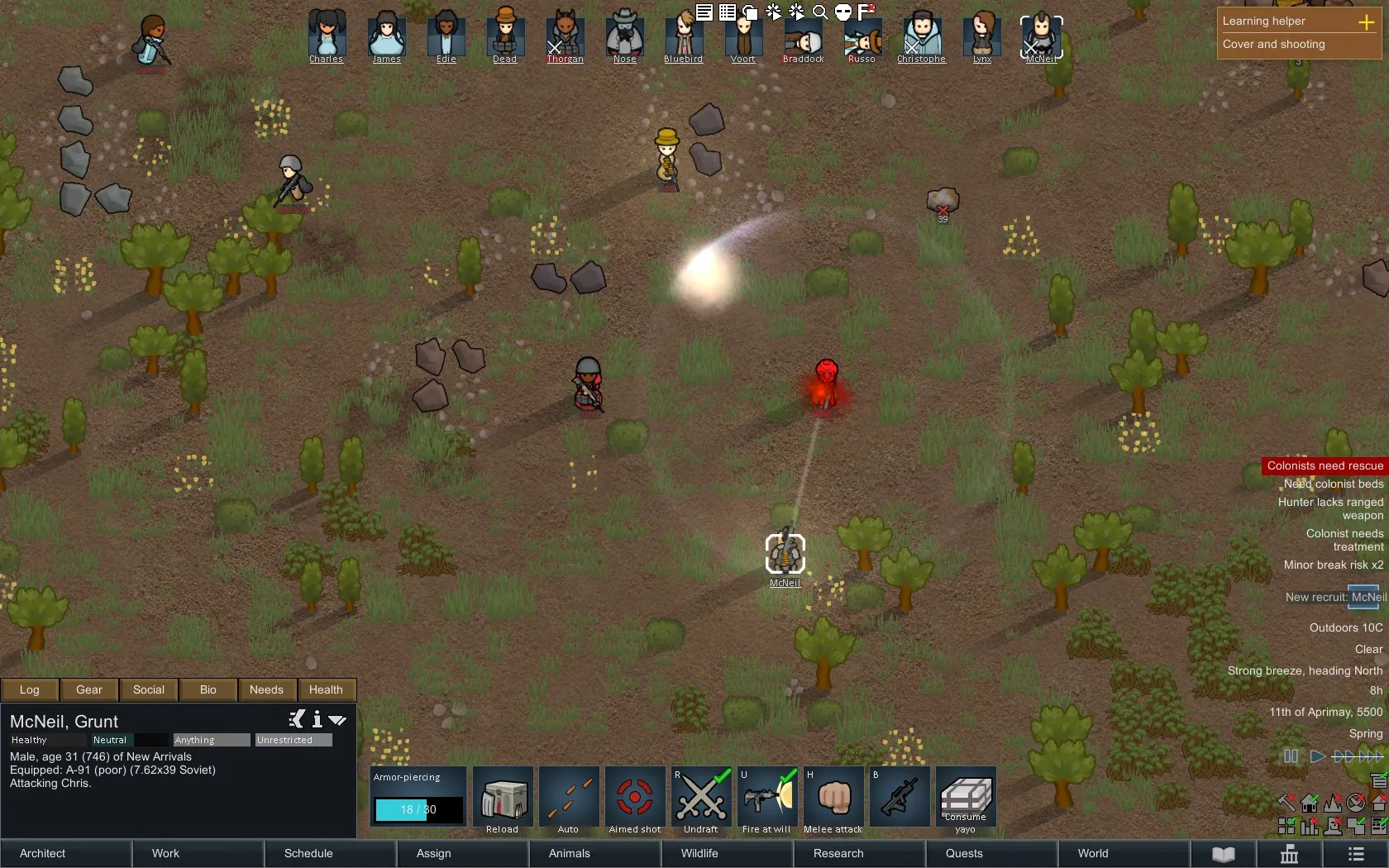Select colonist Bluebird portrait
Screen dimensions: 1389x868
684,36
